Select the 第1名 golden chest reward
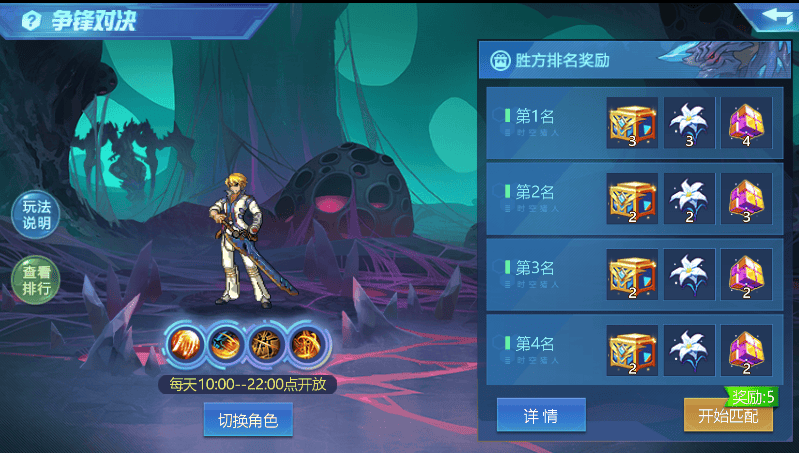The image size is (799, 453). [x=632, y=123]
